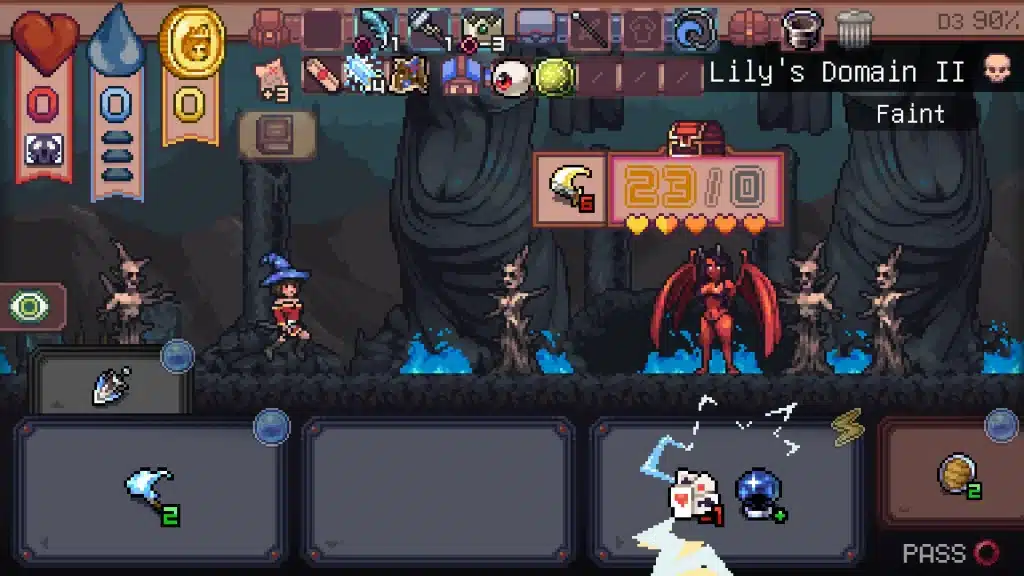This screenshot has width=1024, height=576.
Task: Inspect the red eyeball relic
Action: coord(510,76)
